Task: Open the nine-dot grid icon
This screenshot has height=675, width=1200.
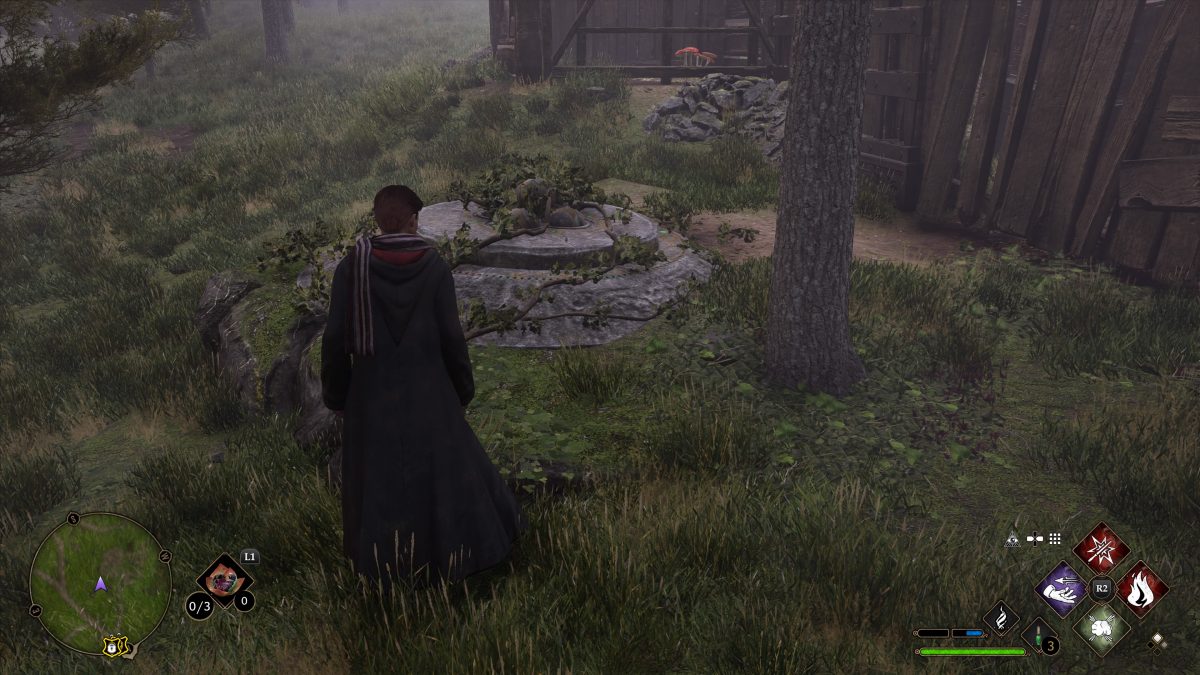Action: coord(1054,539)
